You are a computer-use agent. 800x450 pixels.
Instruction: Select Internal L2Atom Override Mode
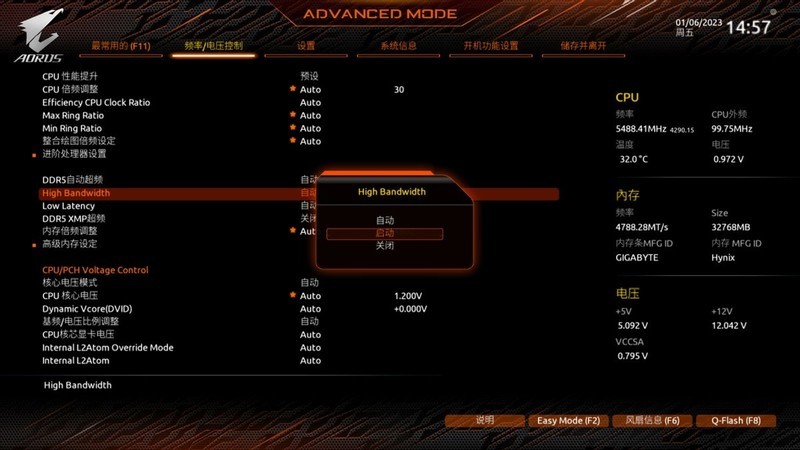[x=107, y=348]
